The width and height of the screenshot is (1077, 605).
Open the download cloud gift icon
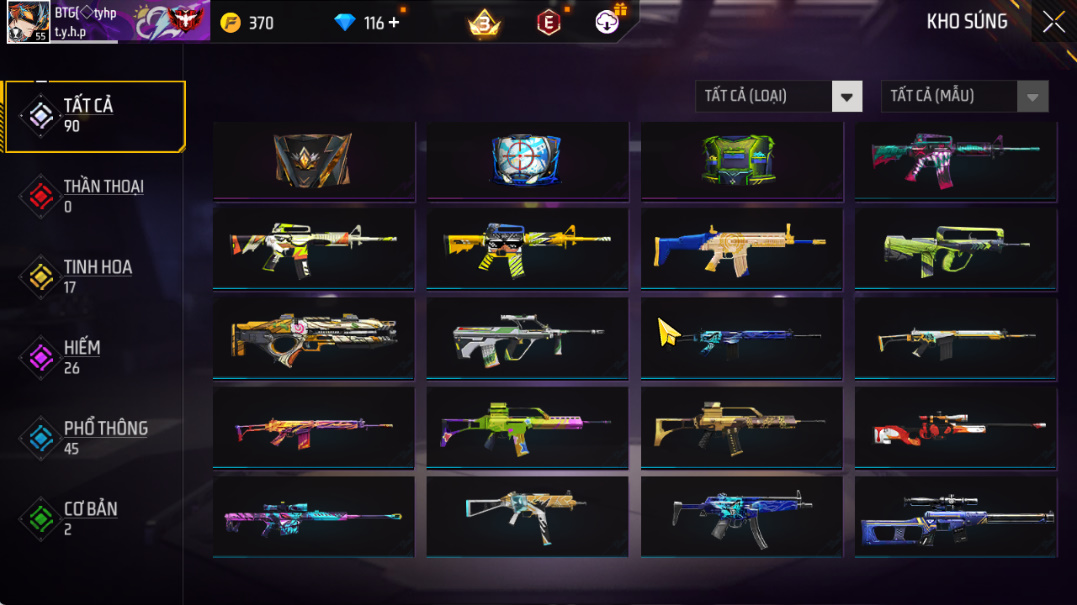point(608,21)
